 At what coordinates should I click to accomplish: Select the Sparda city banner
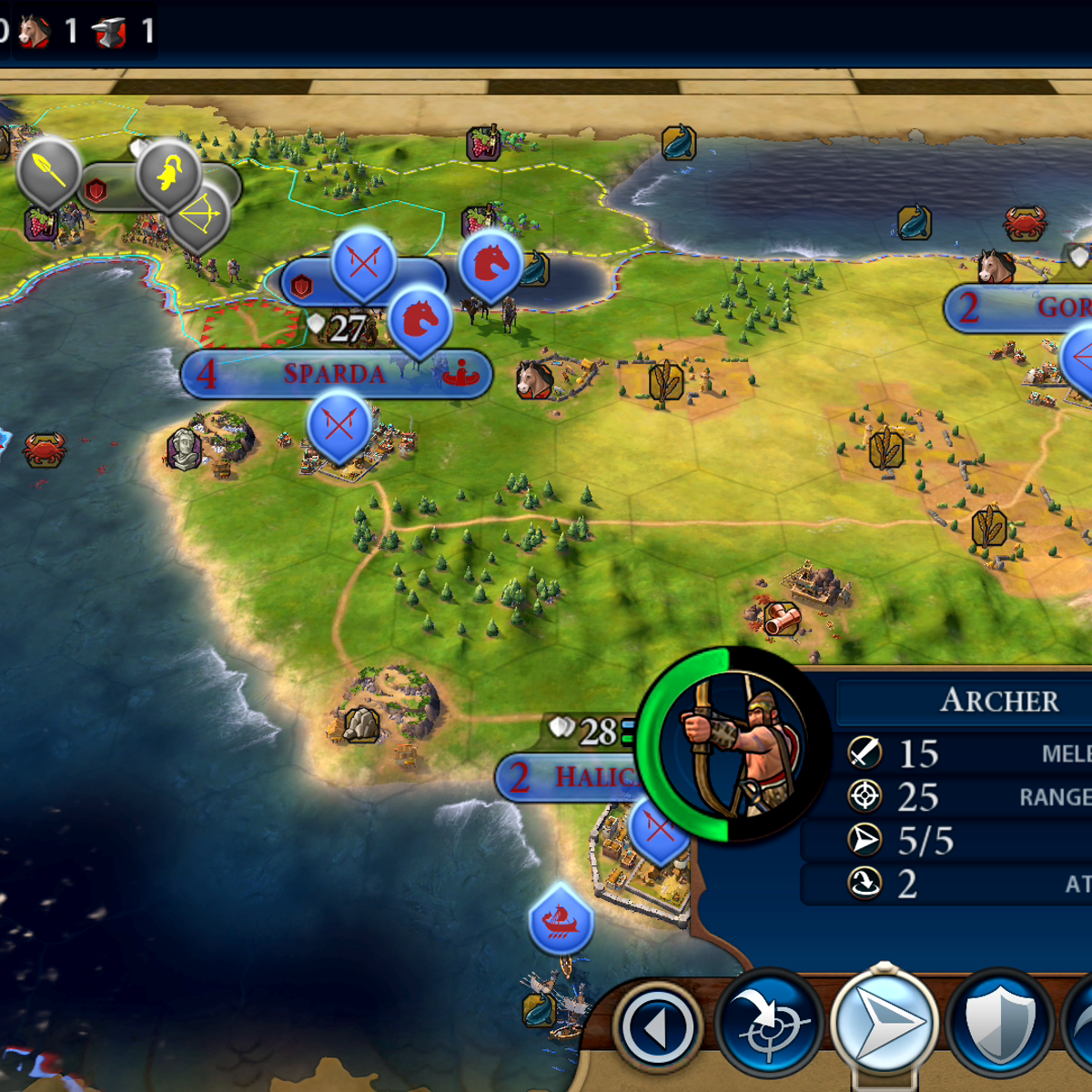point(335,374)
